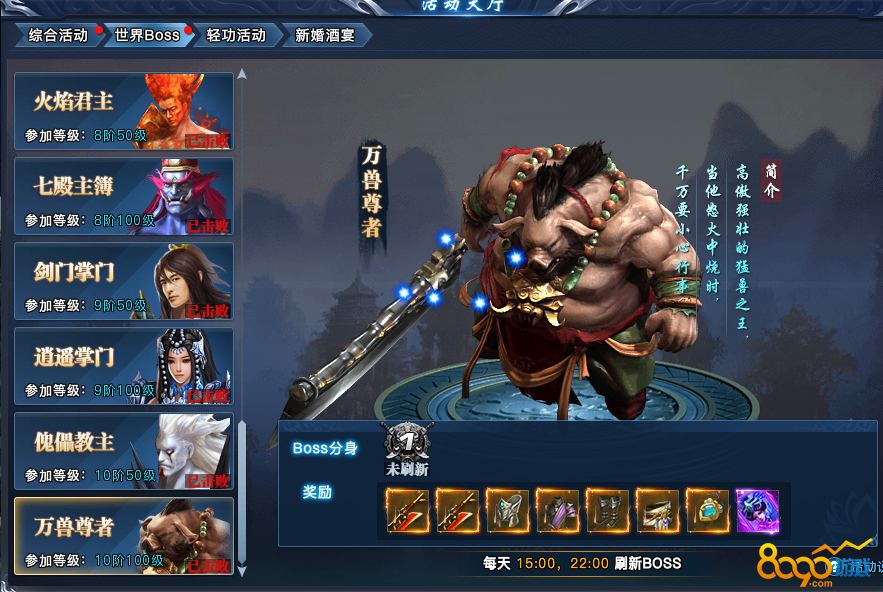The width and height of the screenshot is (883, 592).
Task: Choose the 逍遥掌门 boss entry
Action: point(124,366)
